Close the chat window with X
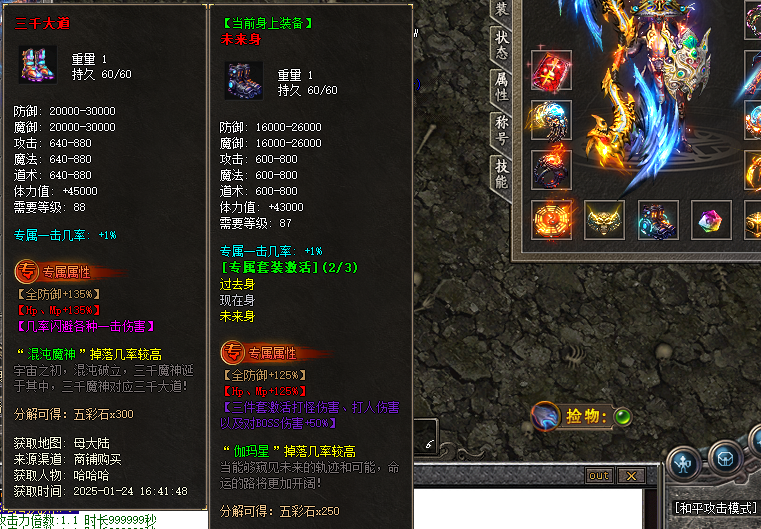 [631, 476]
